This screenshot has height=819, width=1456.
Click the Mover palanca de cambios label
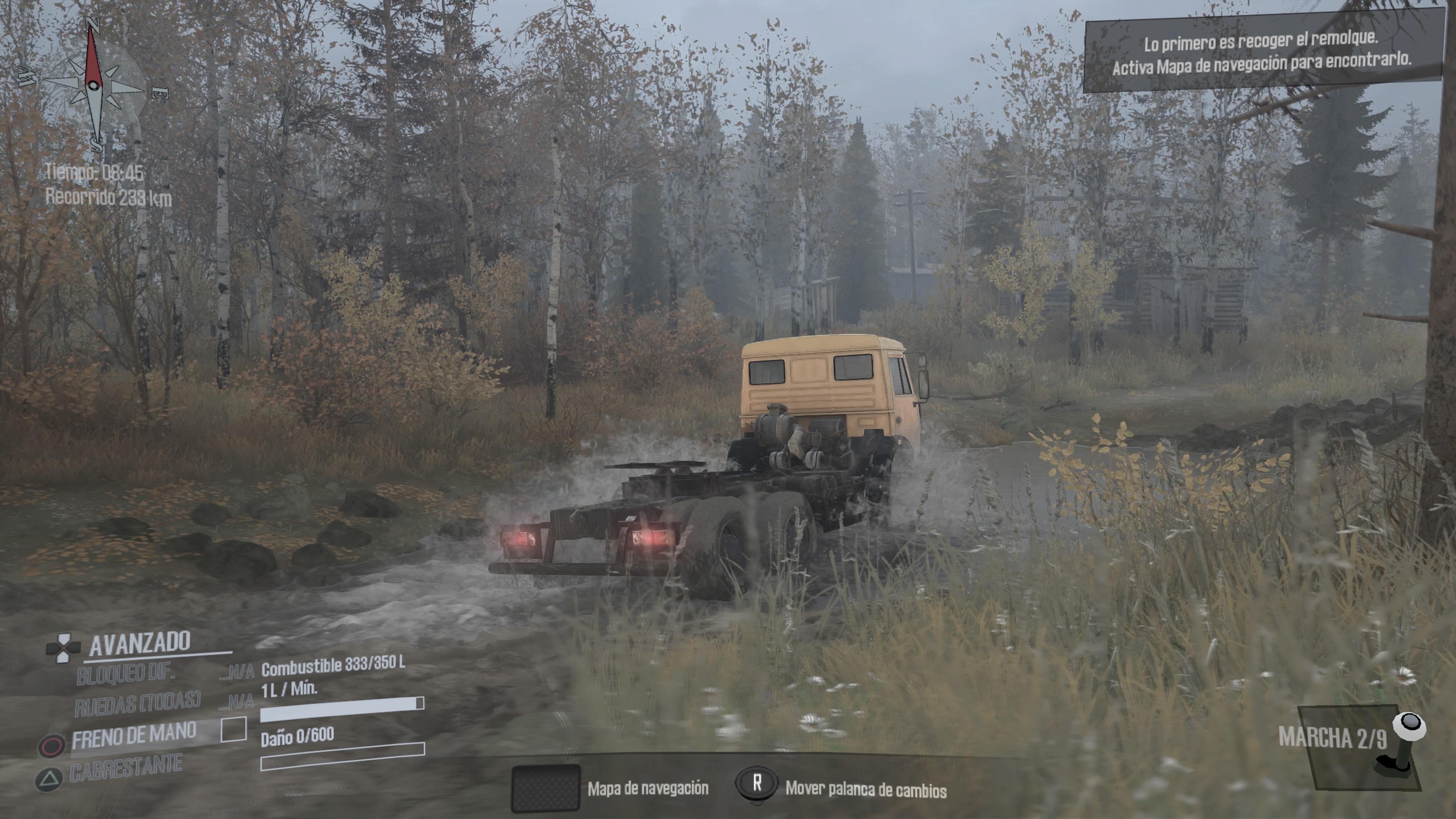(865, 789)
